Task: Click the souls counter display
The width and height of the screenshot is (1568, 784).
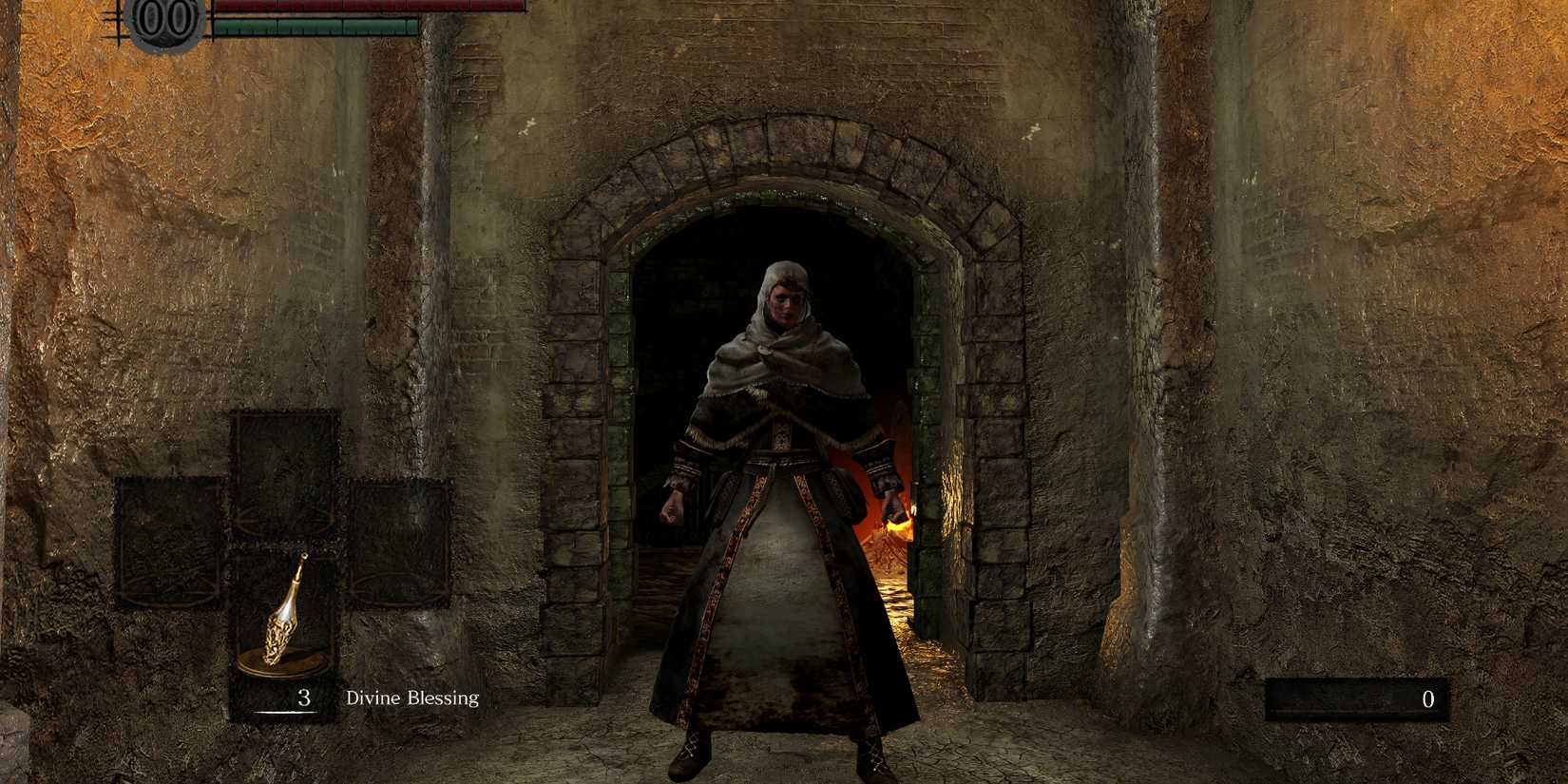Action: click(1359, 700)
